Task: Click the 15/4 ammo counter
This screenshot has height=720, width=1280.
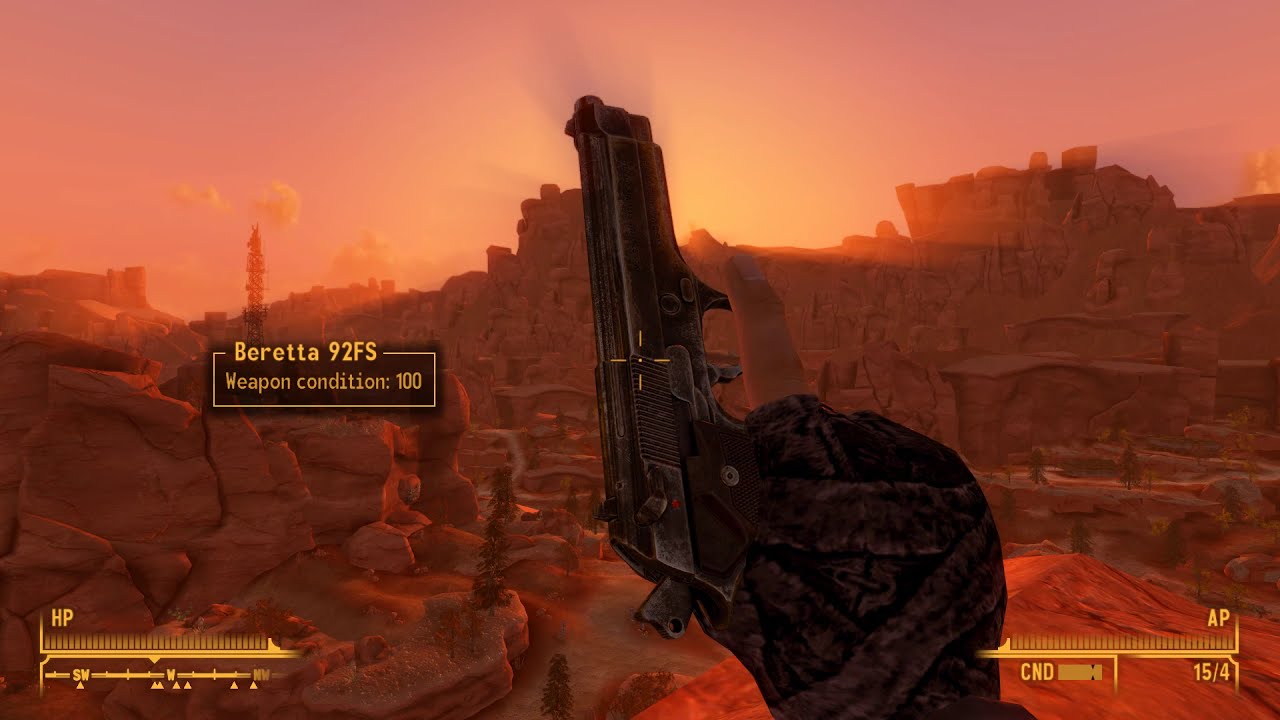Action: click(1212, 671)
